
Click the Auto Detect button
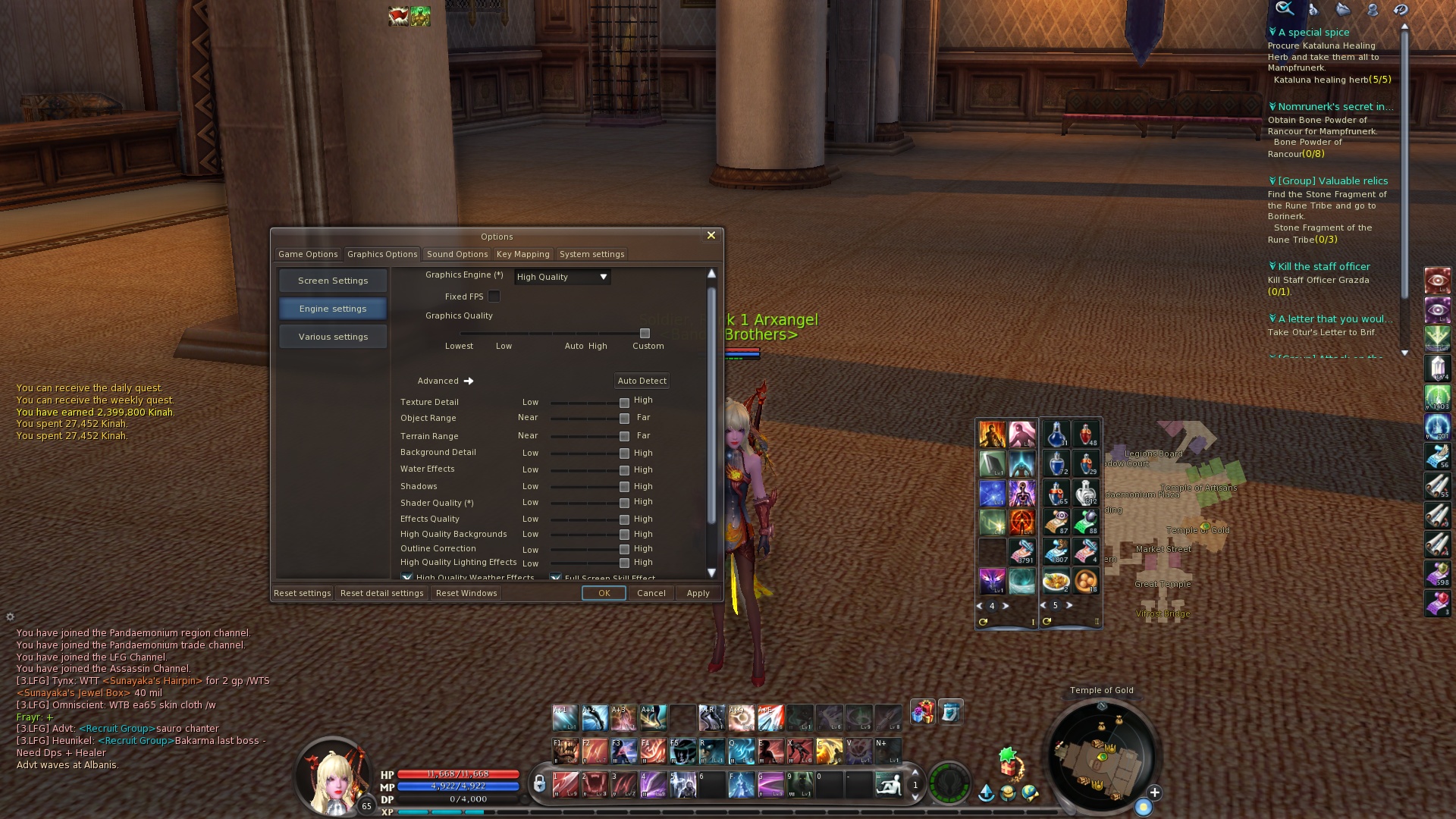pyautogui.click(x=642, y=381)
